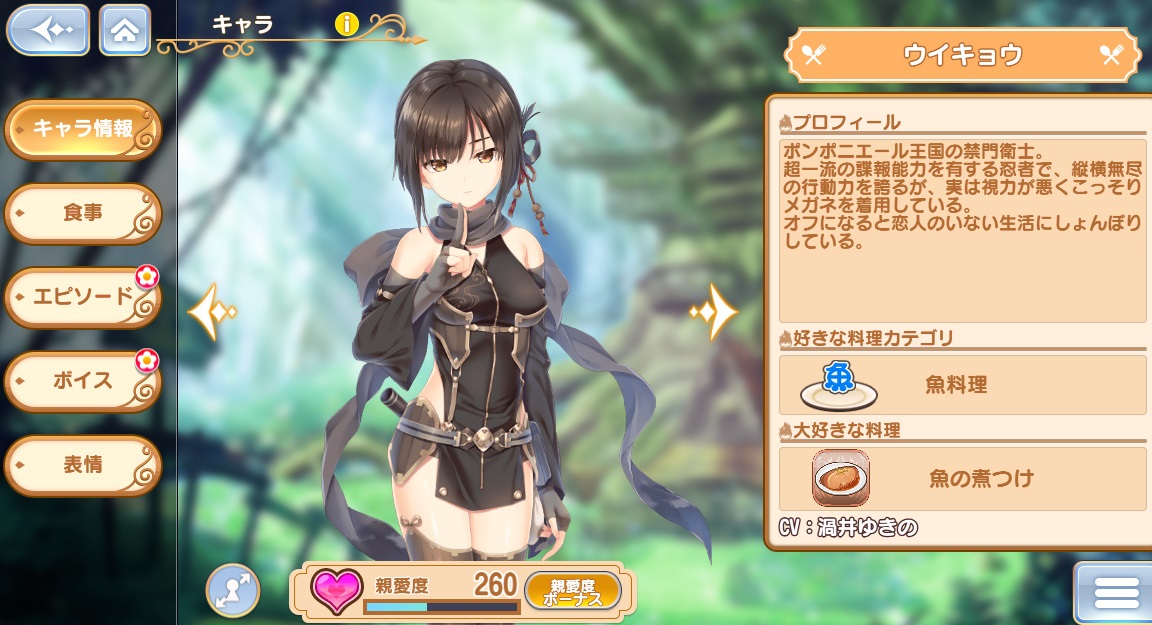
Task: View the previous character with left arrow
Action: [210, 312]
